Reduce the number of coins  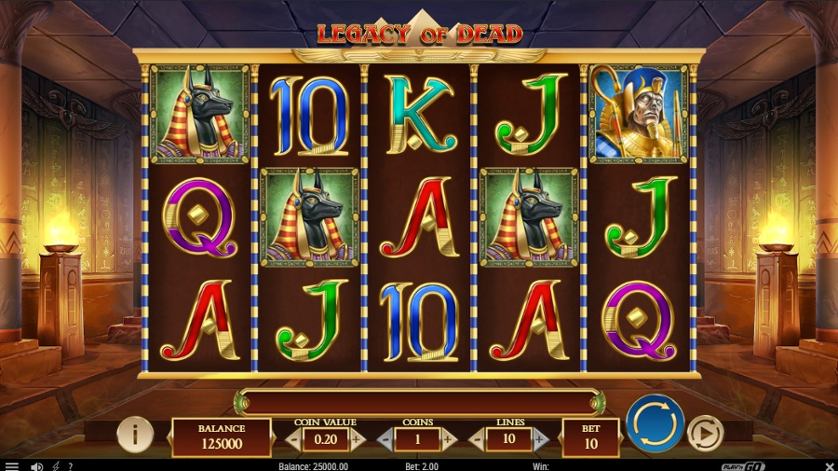click(x=383, y=438)
